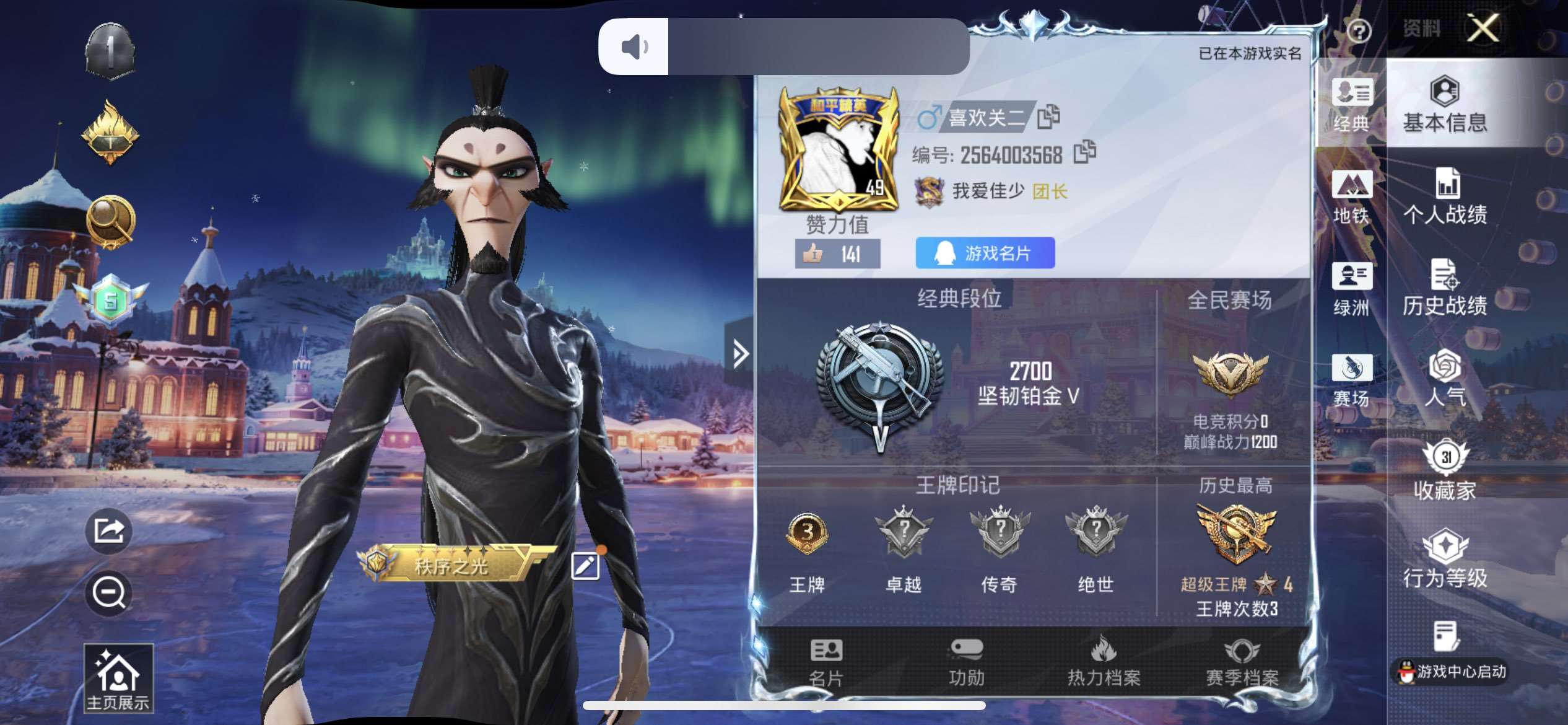Select the 地铁 metro mode category
The height and width of the screenshot is (725, 1568).
click(1351, 196)
